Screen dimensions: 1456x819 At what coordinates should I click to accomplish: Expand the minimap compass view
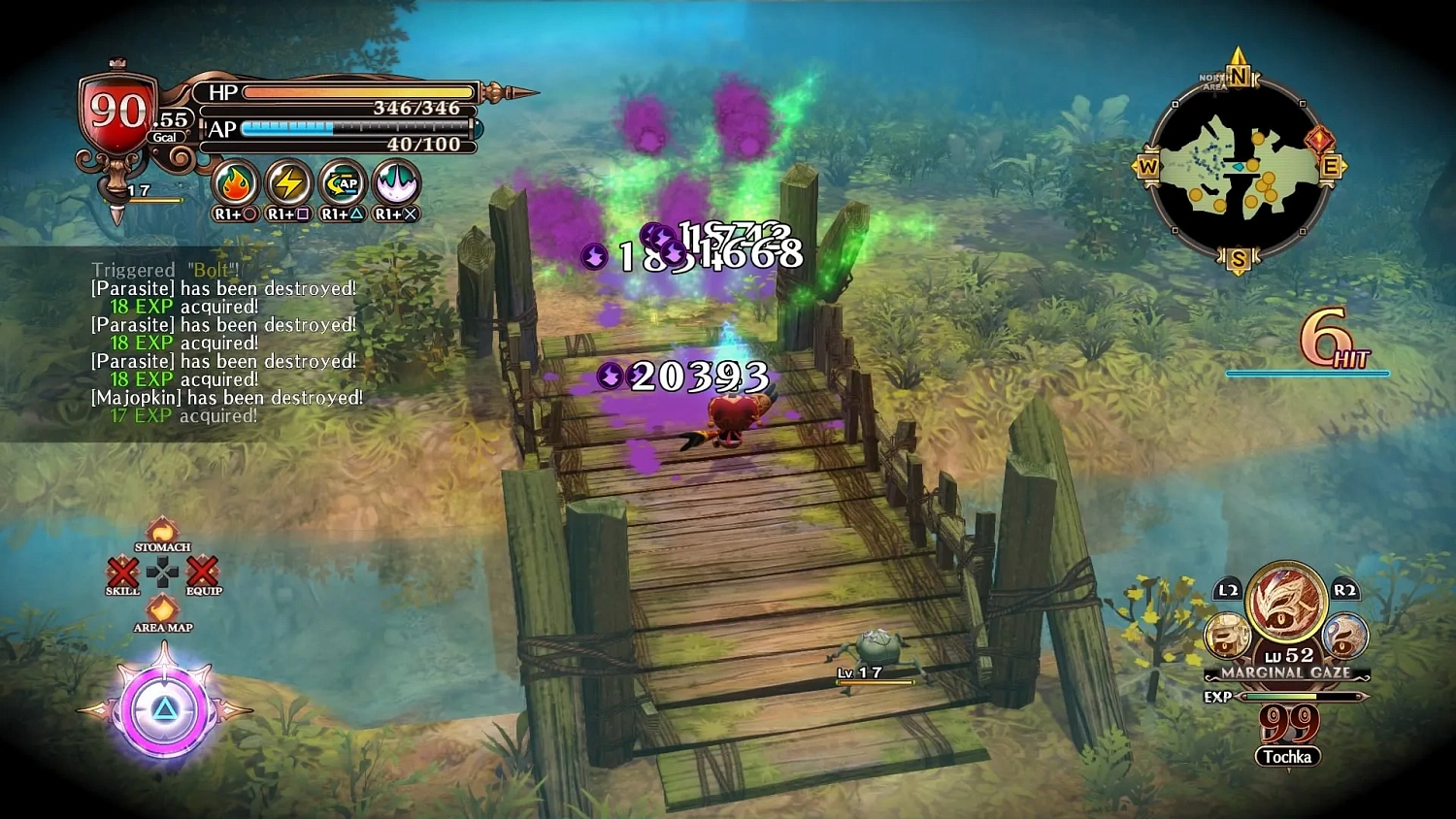pyautogui.click(x=1240, y=165)
